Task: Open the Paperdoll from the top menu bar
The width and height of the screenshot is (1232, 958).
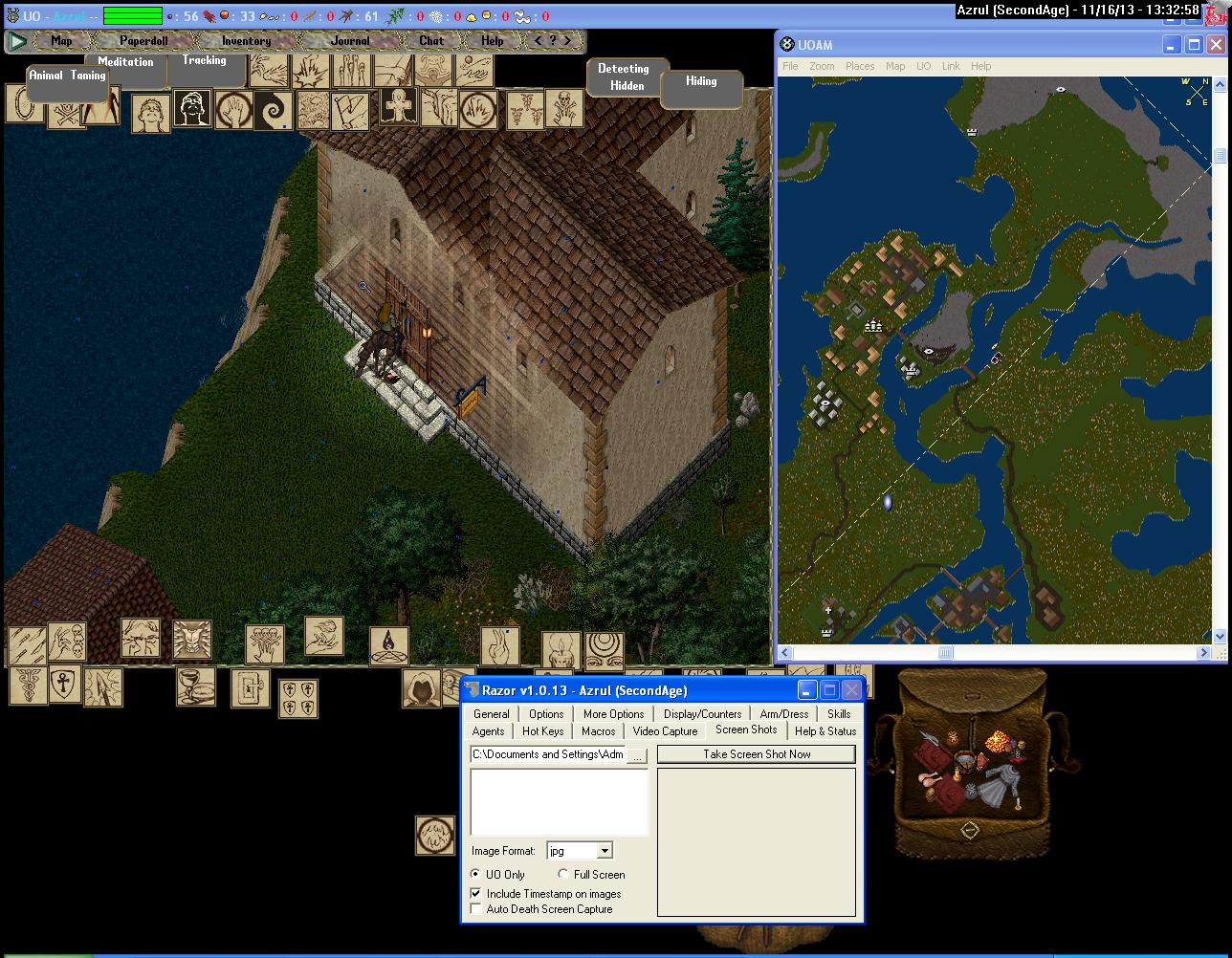Action: (143, 41)
